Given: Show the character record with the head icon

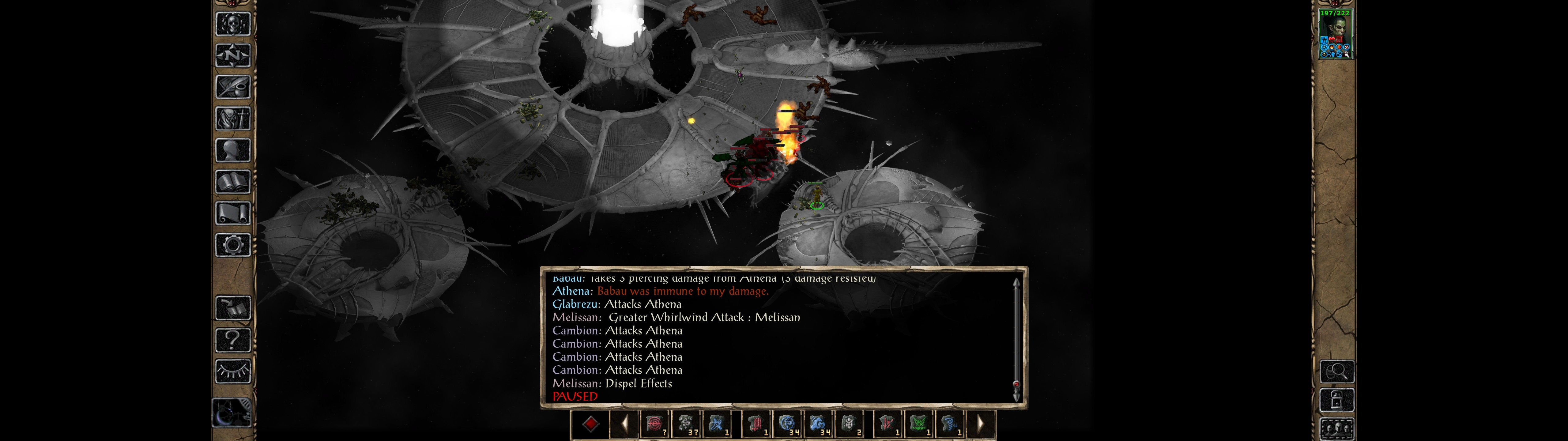Looking at the screenshot, I should coord(233,150).
